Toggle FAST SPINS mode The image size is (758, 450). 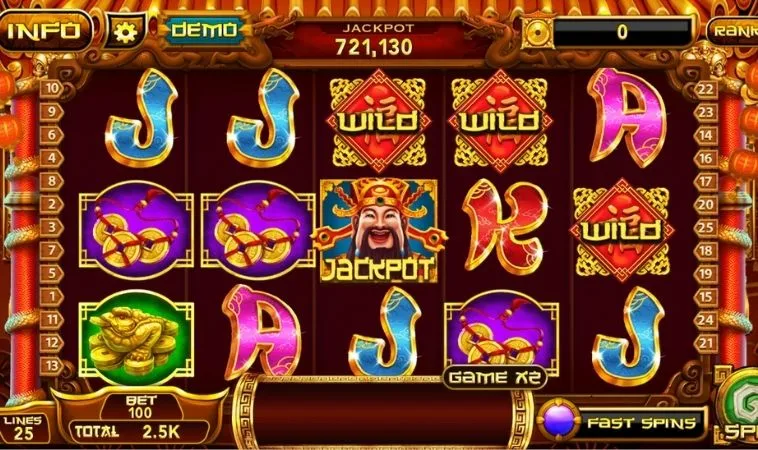tap(622, 422)
